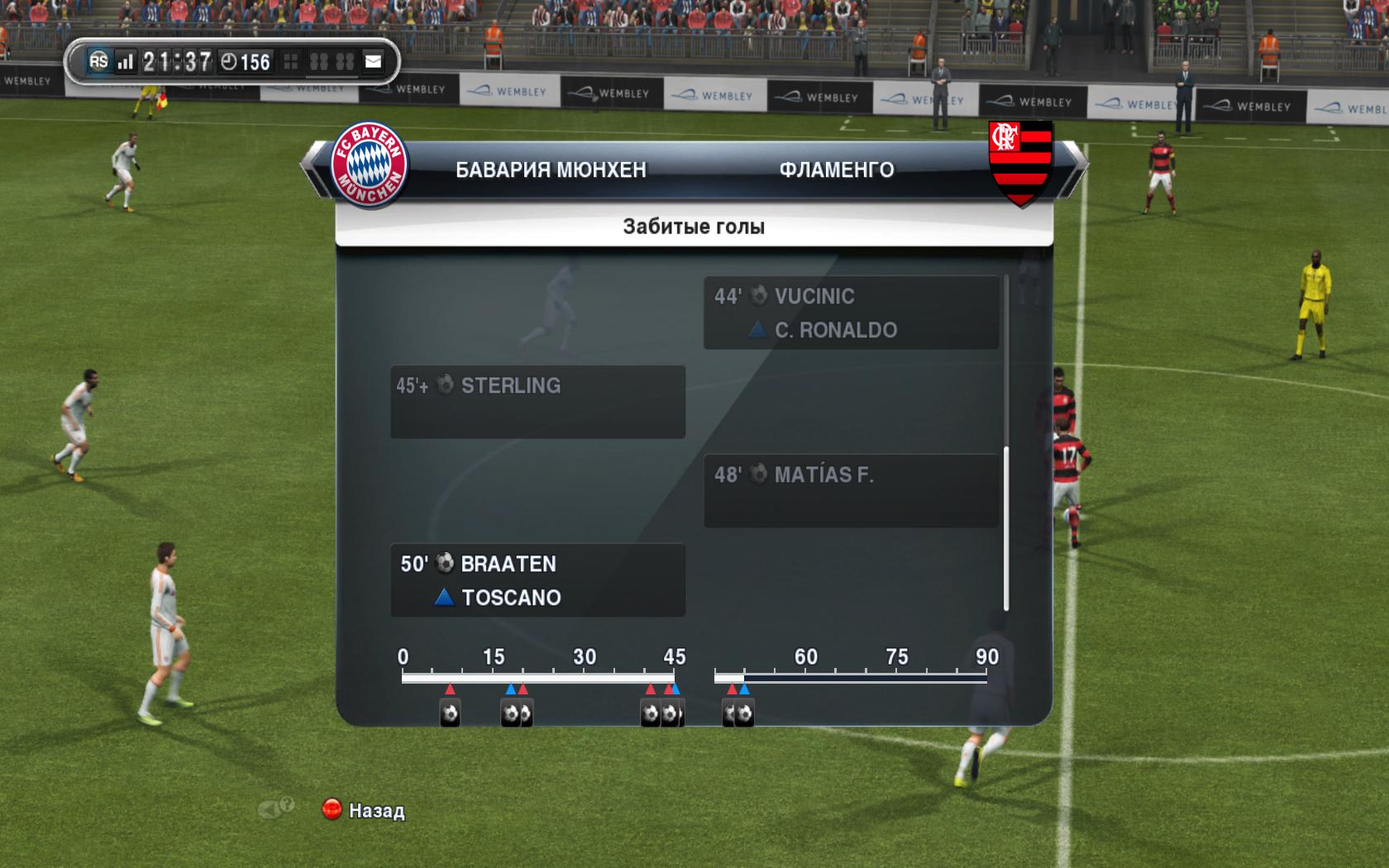Pick the 48' Matías F. goal entry
This screenshot has height=868, width=1389.
coord(851,490)
